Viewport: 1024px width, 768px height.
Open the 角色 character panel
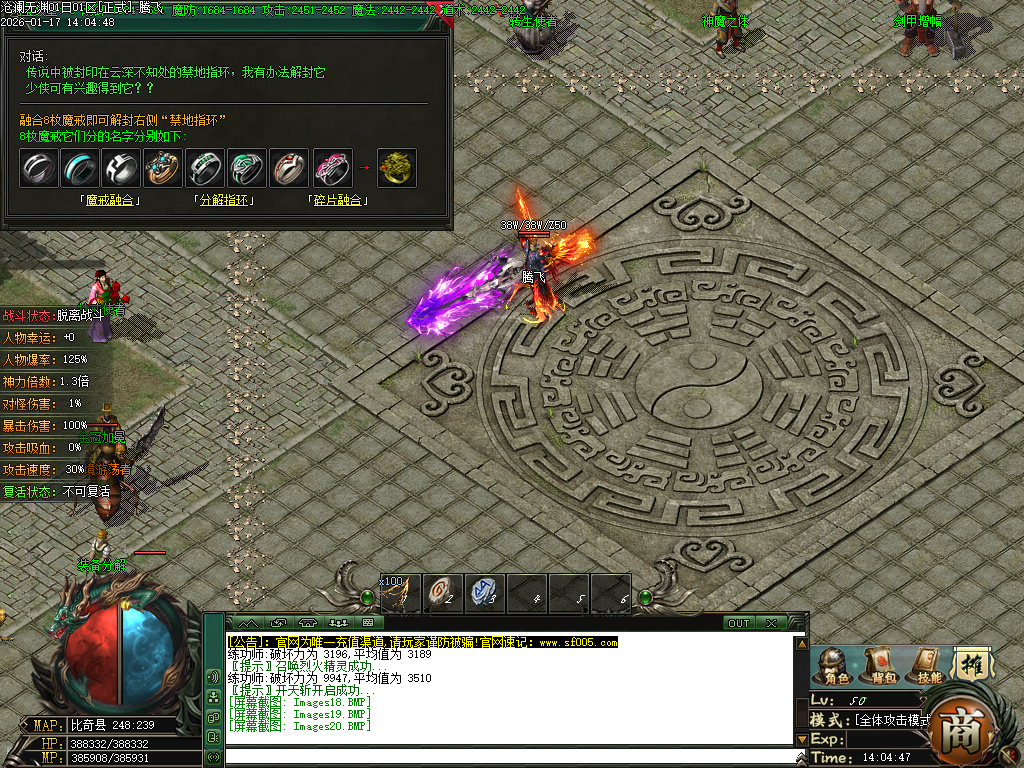836,666
